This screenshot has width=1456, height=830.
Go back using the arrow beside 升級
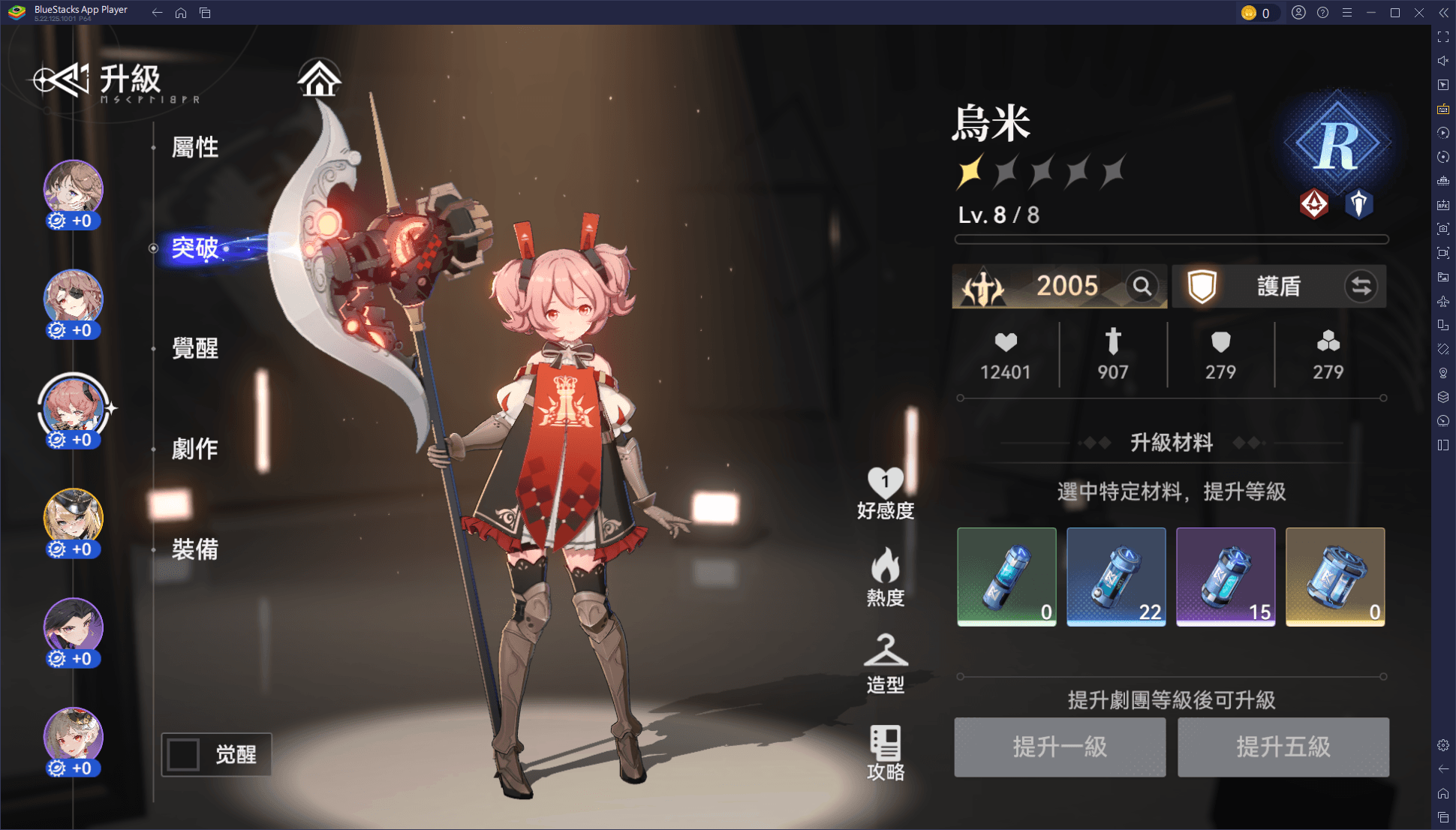coord(60,80)
